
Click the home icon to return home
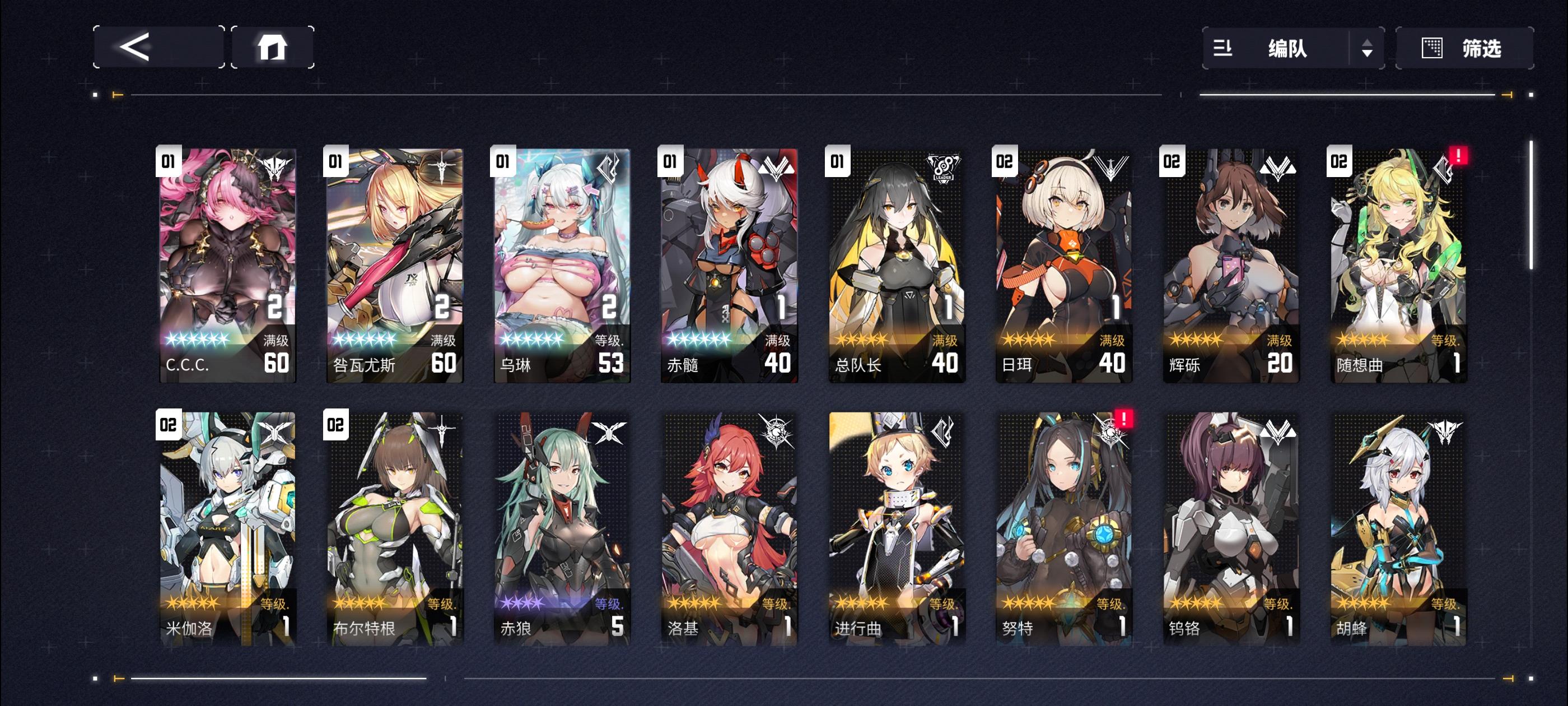coord(273,47)
